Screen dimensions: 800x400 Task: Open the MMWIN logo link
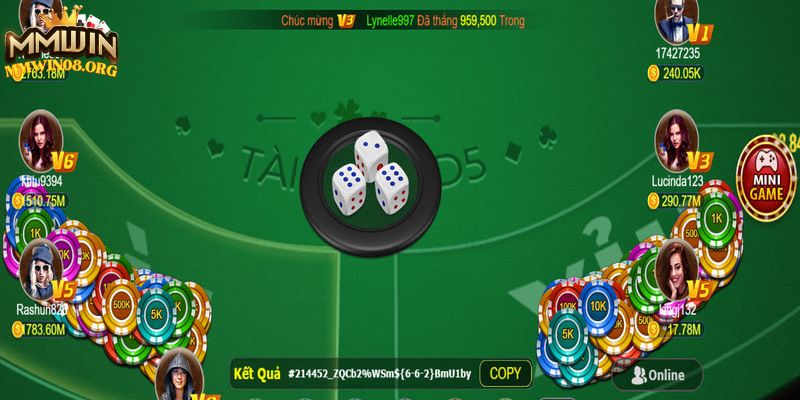point(60,45)
